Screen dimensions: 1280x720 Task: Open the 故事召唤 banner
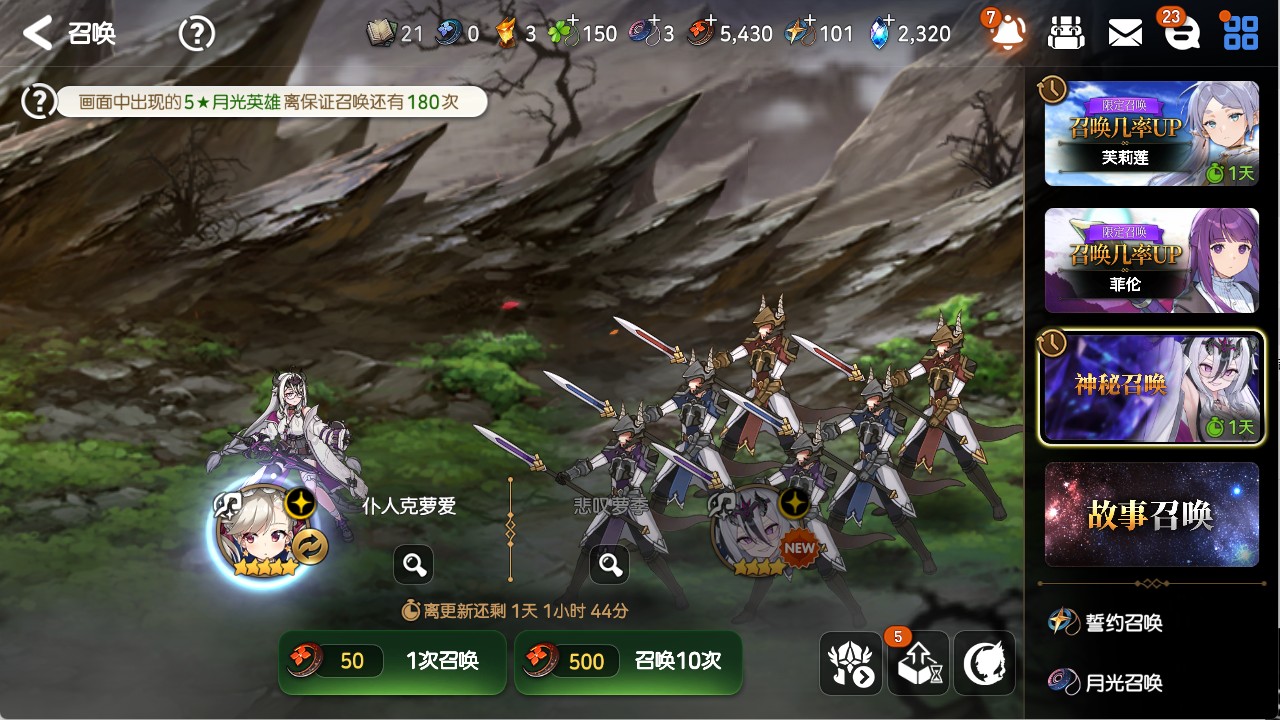[x=1151, y=514]
